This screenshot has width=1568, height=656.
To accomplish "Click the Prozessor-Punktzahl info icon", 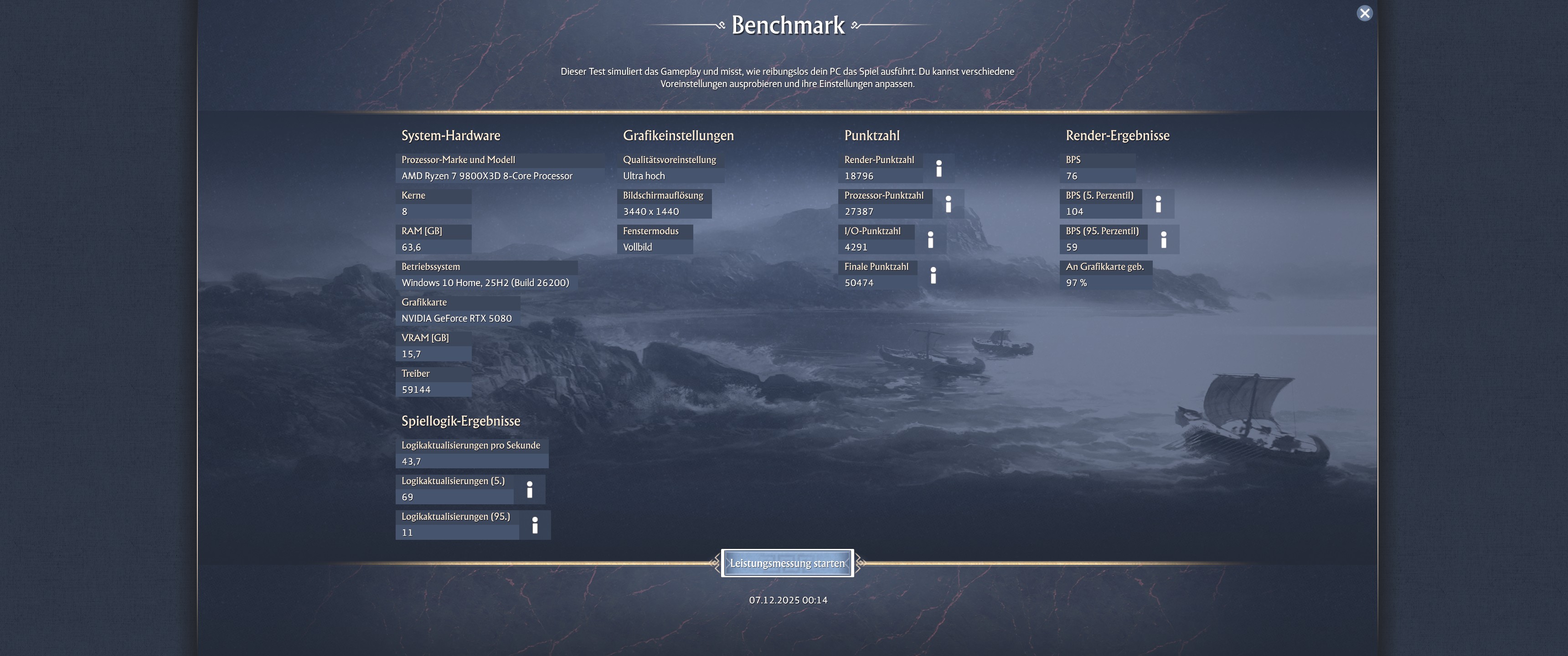I will coord(949,204).
